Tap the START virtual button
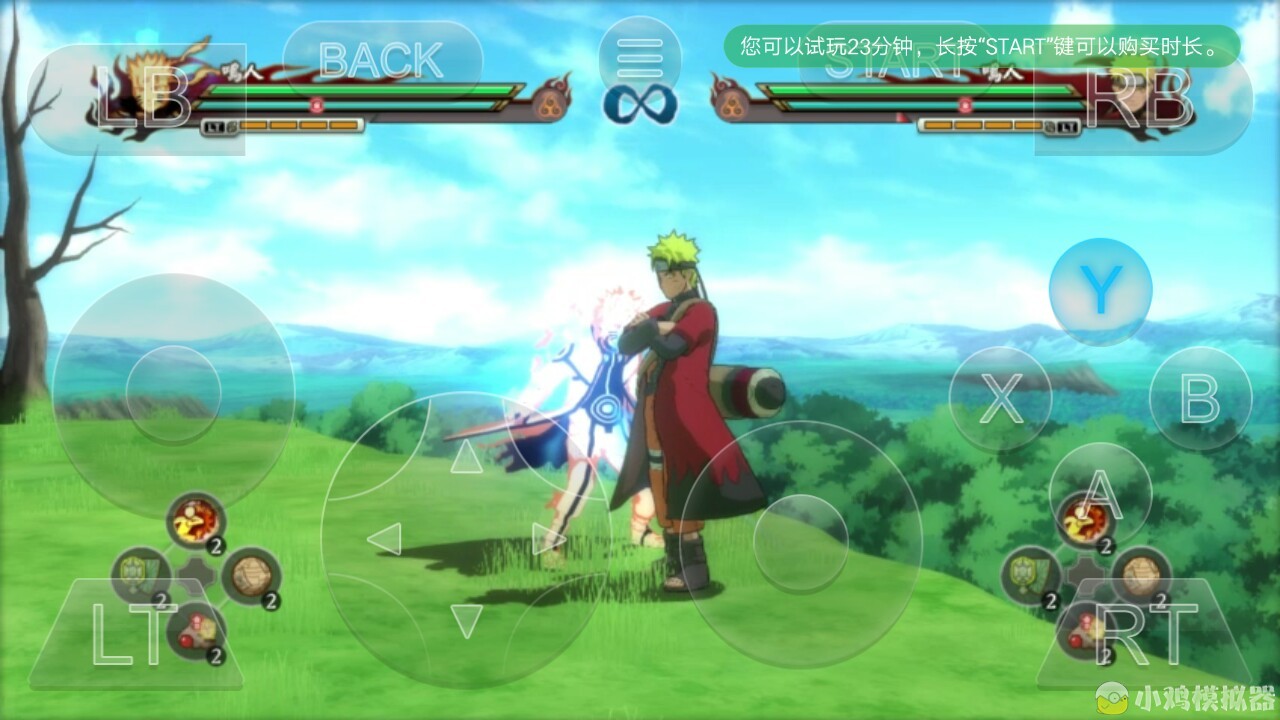Viewport: 1280px width, 720px height. pos(897,62)
